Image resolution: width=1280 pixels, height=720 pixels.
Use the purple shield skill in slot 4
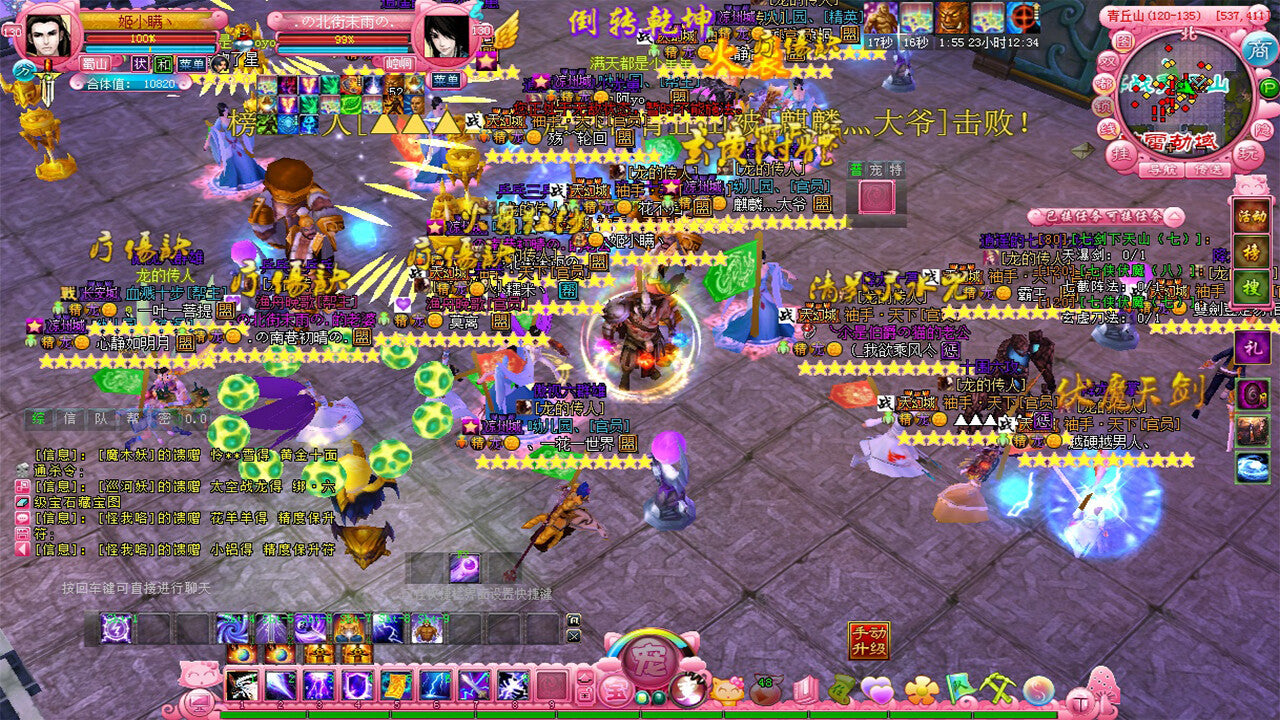[358, 686]
